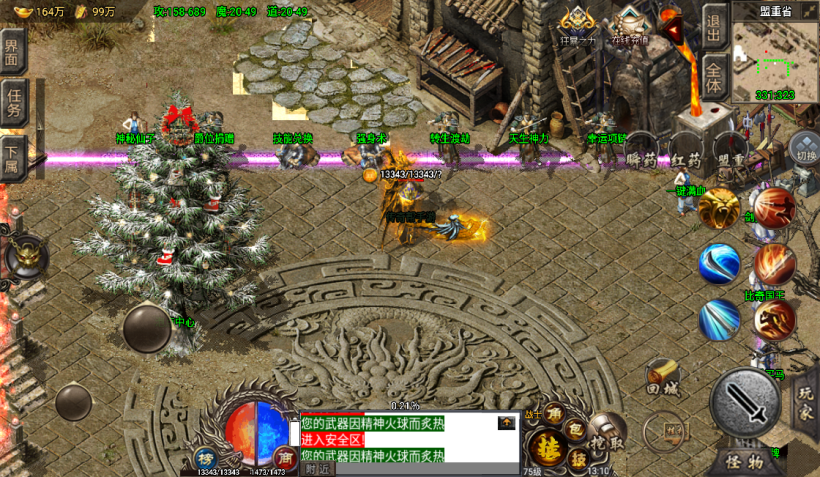This screenshot has height=477, width=820.
Task: Open the 商 shop button
Action: 284,457
